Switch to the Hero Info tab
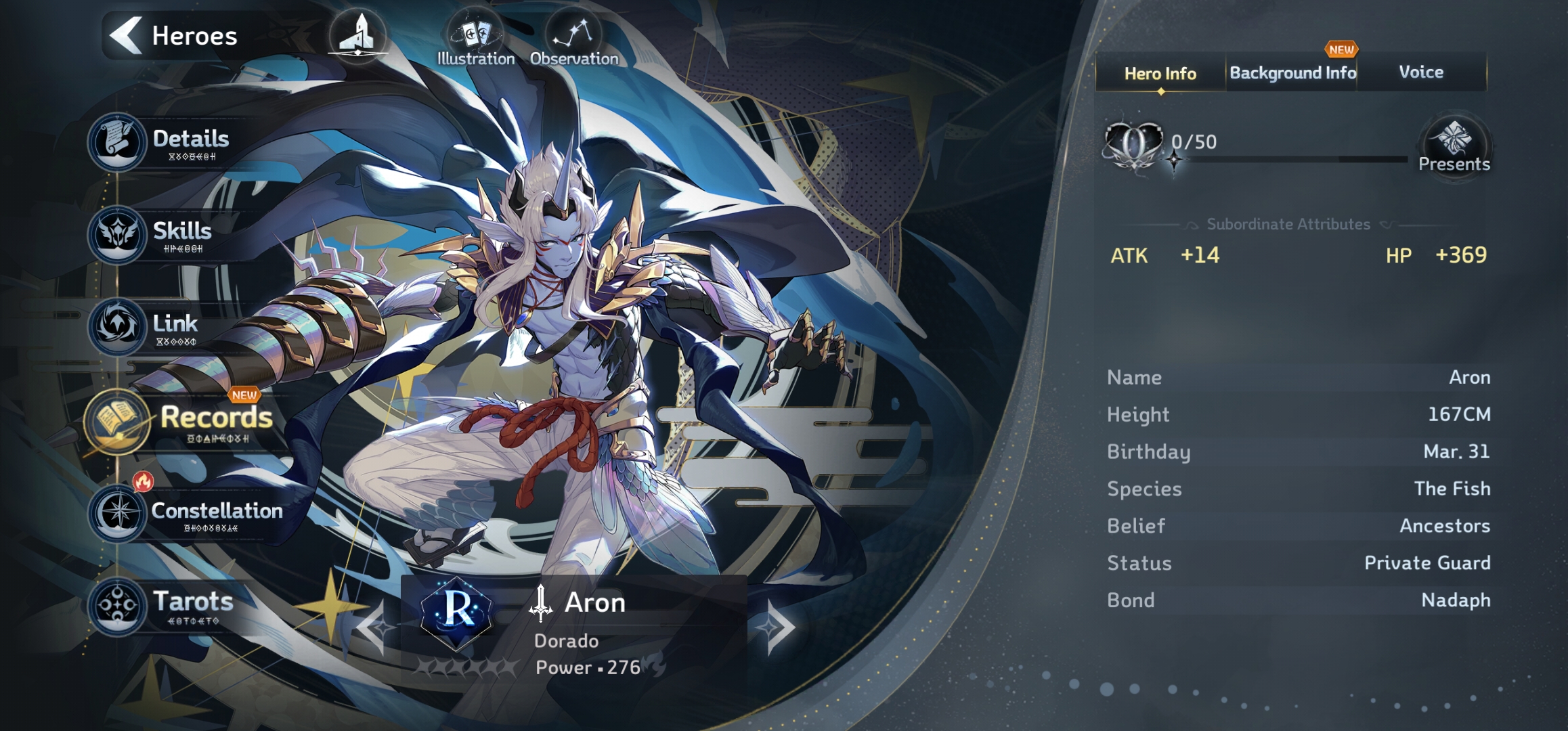The image size is (1568, 731). [1160, 73]
